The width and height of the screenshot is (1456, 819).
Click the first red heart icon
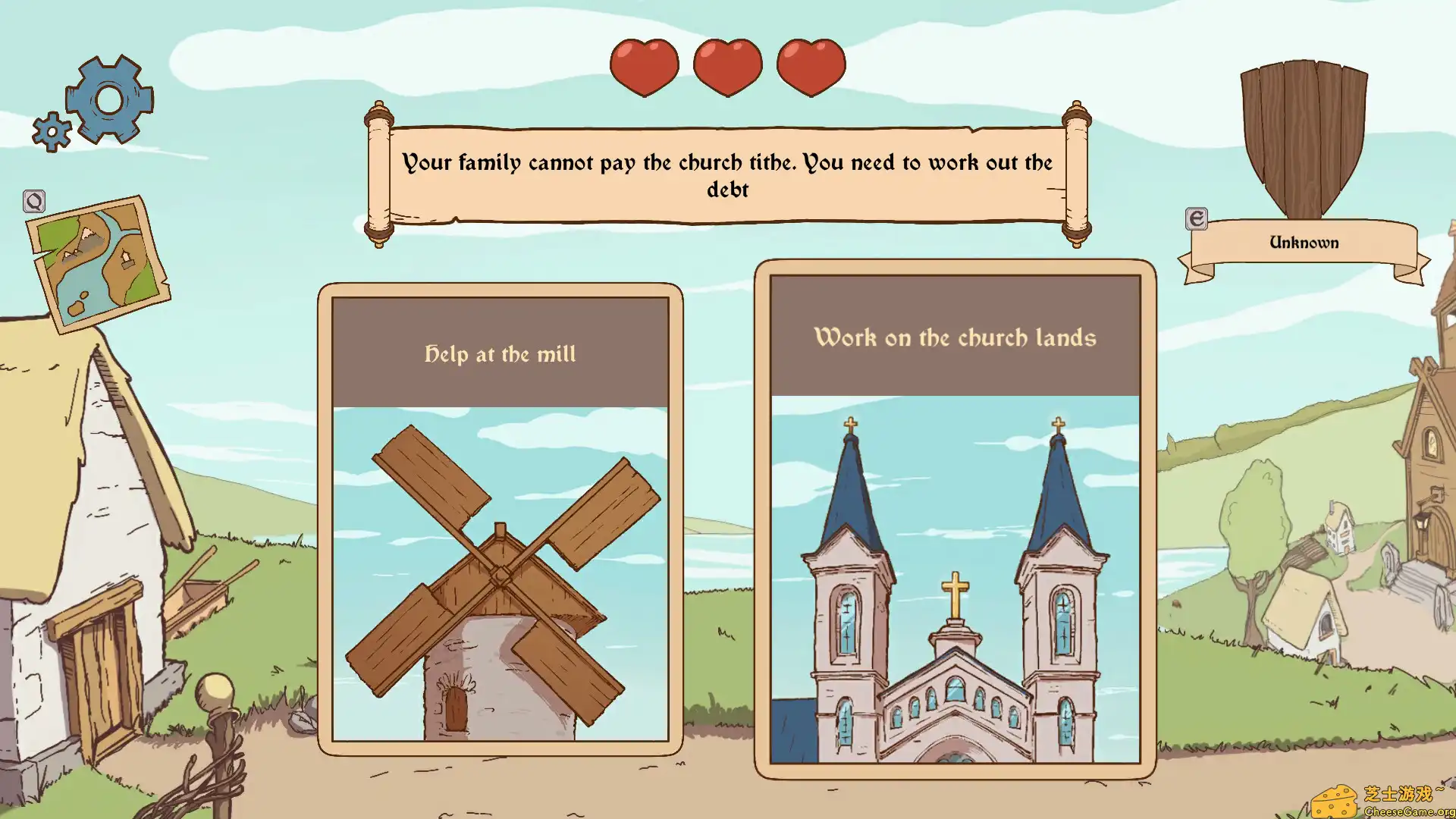tap(644, 67)
